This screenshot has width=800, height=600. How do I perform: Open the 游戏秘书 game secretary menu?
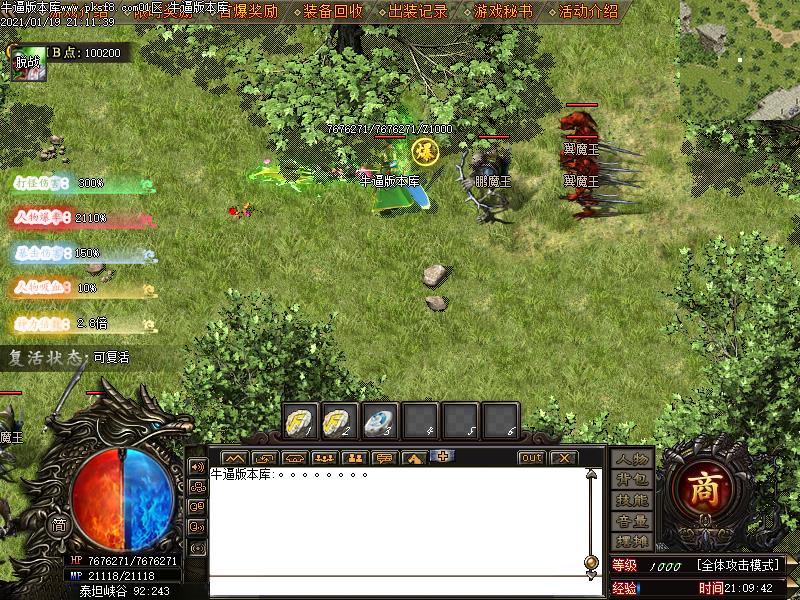503,12
